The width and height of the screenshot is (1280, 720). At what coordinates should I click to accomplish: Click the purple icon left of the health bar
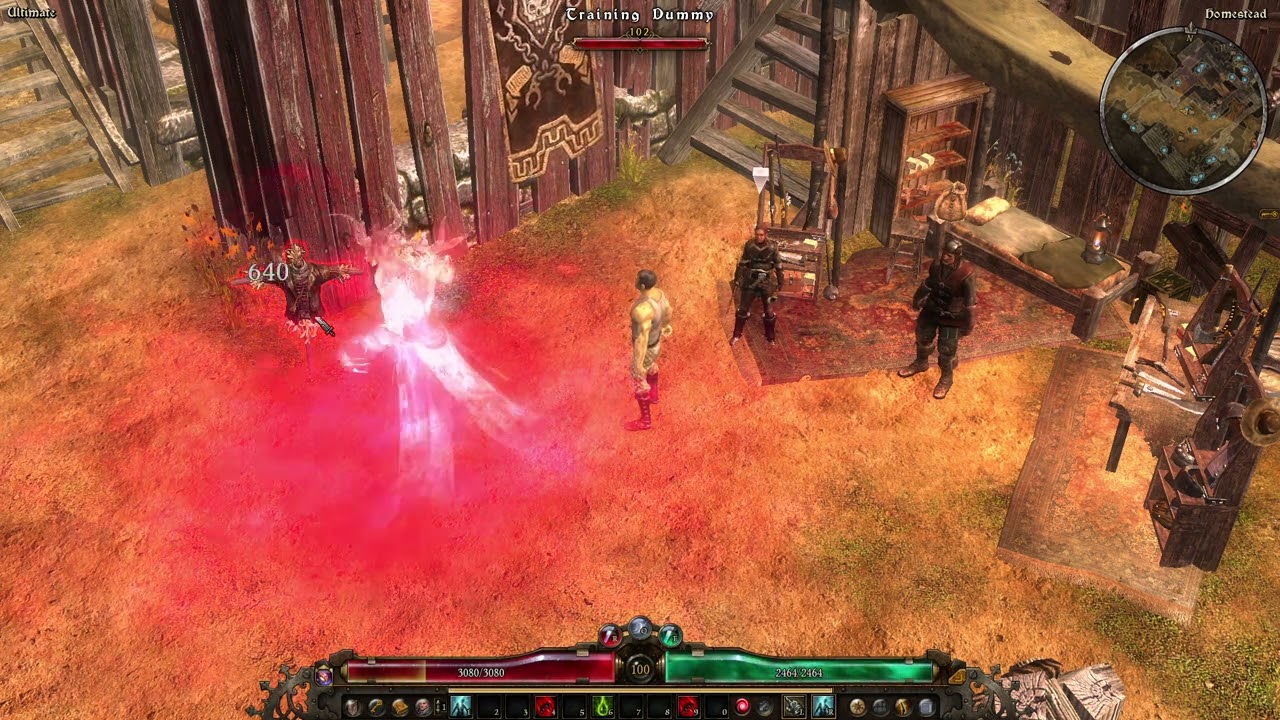click(x=324, y=676)
